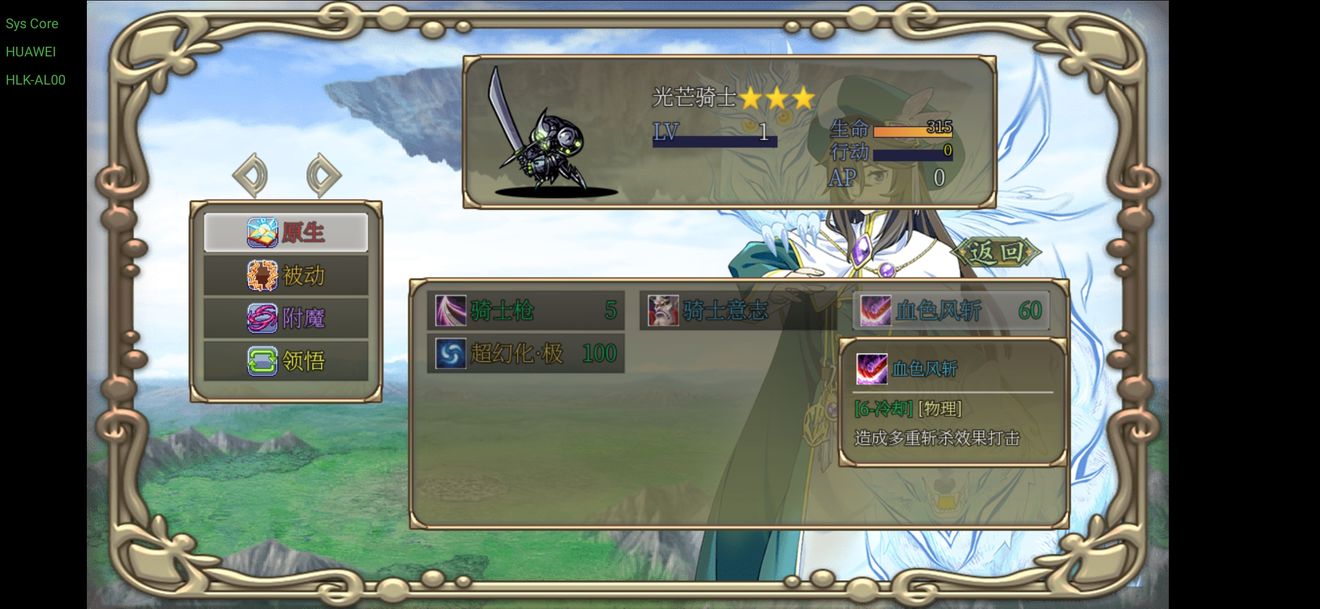The image size is (1320, 609).
Task: Open the 附魔 enchant tab
Action: (x=286, y=318)
